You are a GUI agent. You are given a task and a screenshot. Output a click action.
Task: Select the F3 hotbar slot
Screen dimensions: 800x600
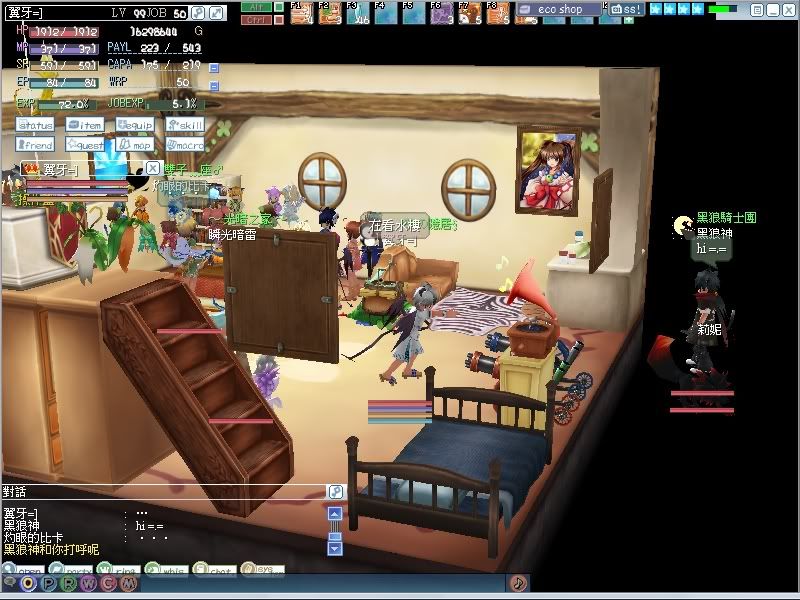point(358,11)
